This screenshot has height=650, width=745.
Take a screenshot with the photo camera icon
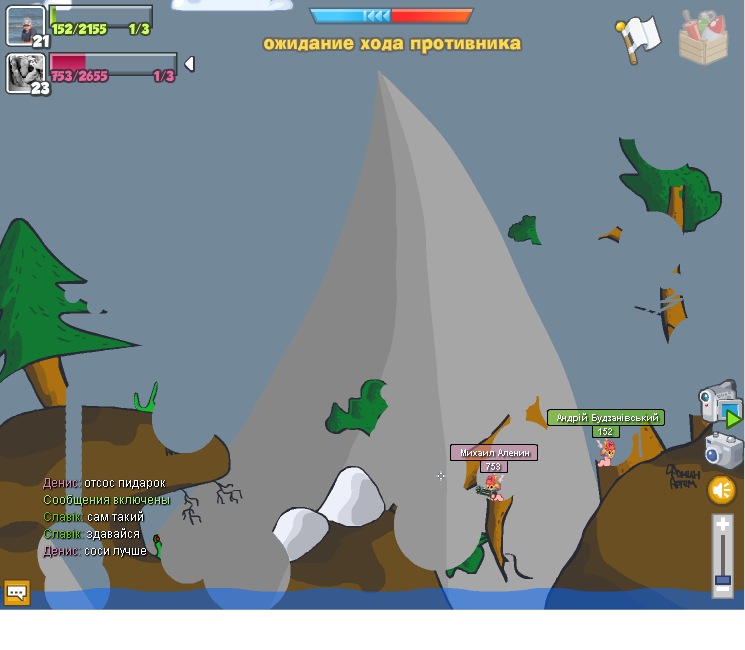(722, 450)
